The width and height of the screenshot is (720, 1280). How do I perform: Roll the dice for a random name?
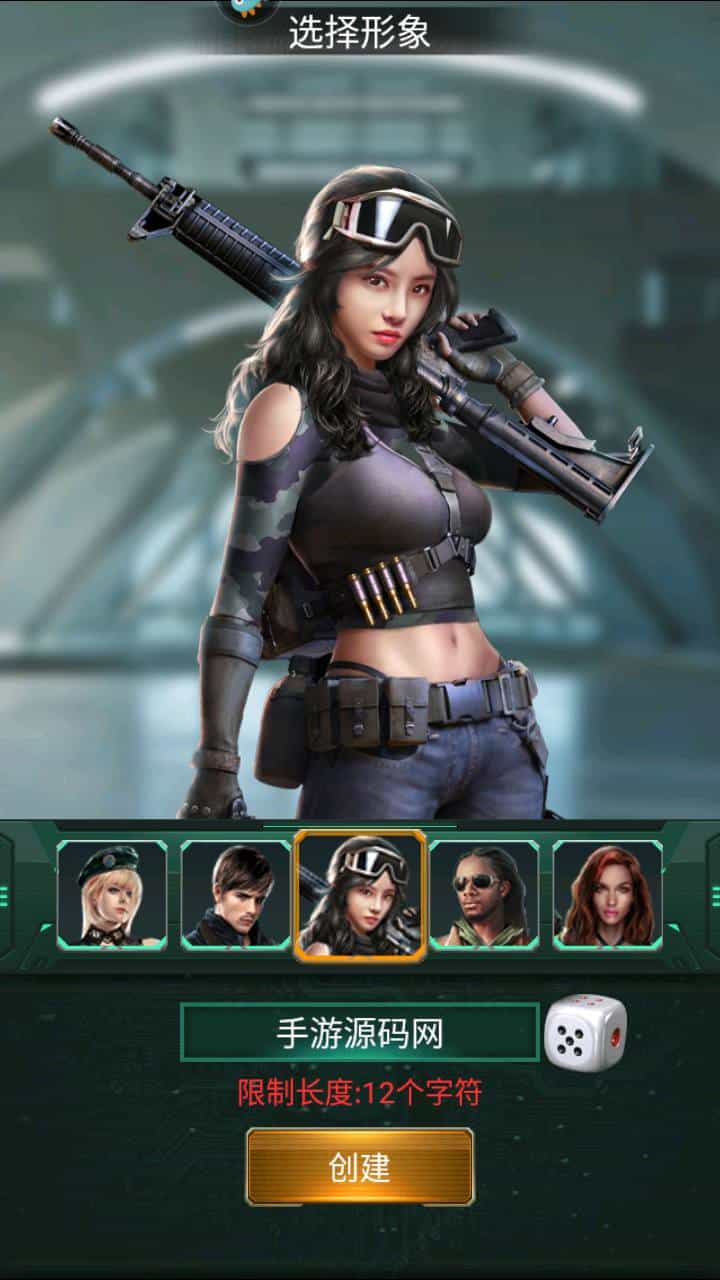(x=586, y=1033)
